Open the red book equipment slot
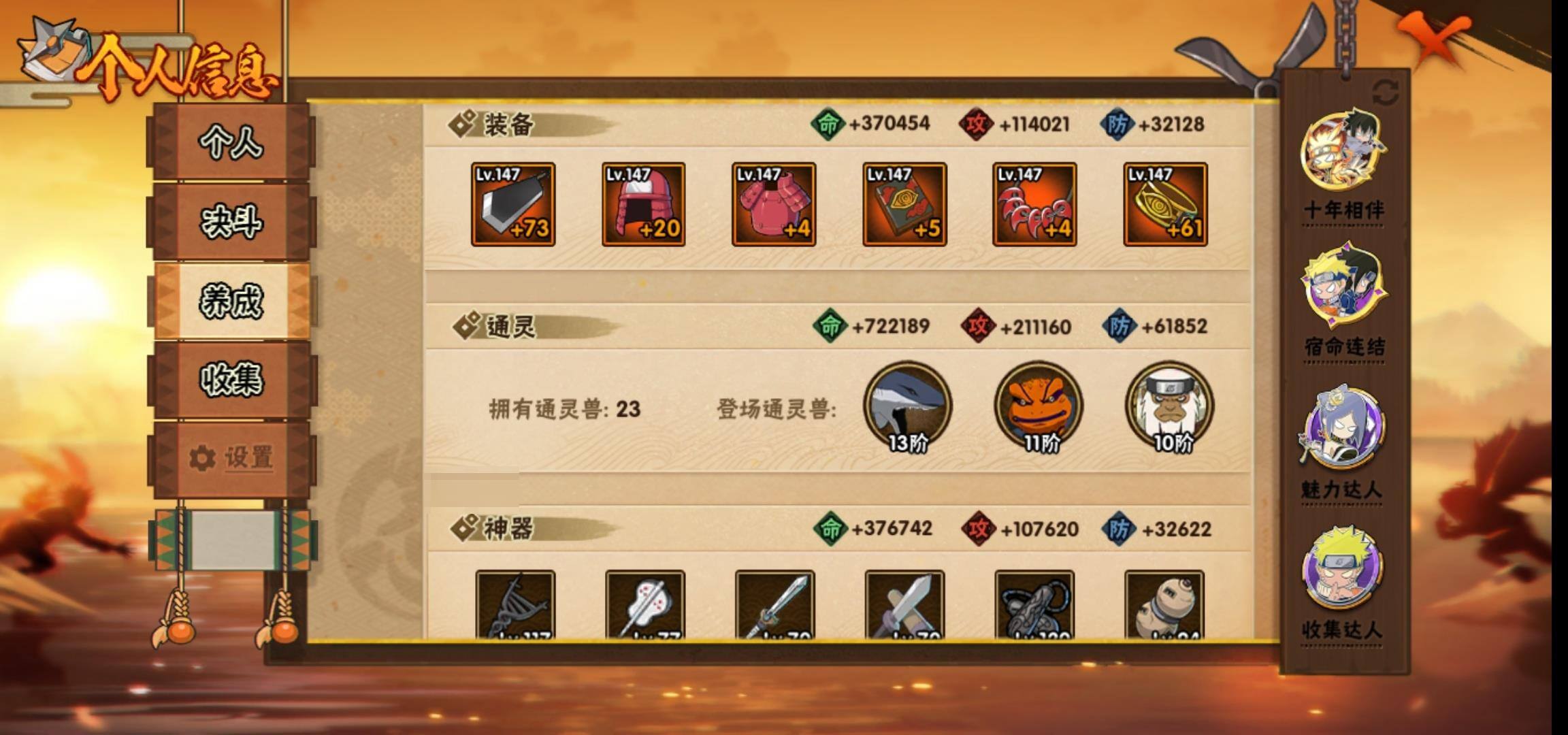Viewport: 1568px width, 735px height. [x=904, y=204]
